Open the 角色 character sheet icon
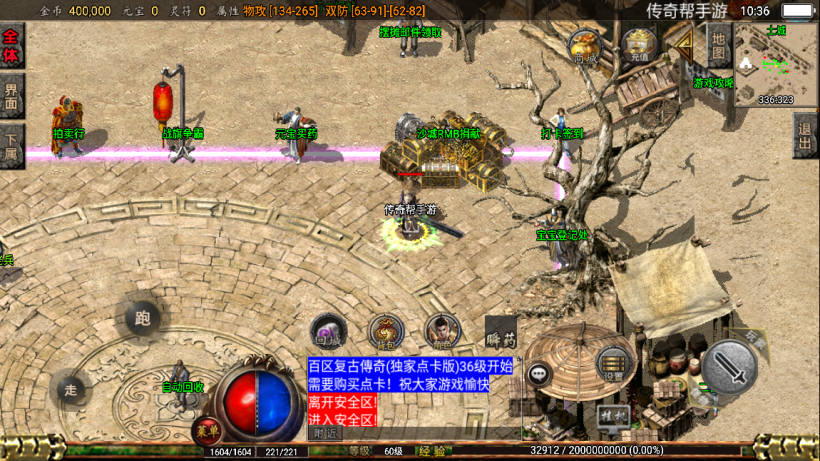820x461 pixels. click(442, 330)
